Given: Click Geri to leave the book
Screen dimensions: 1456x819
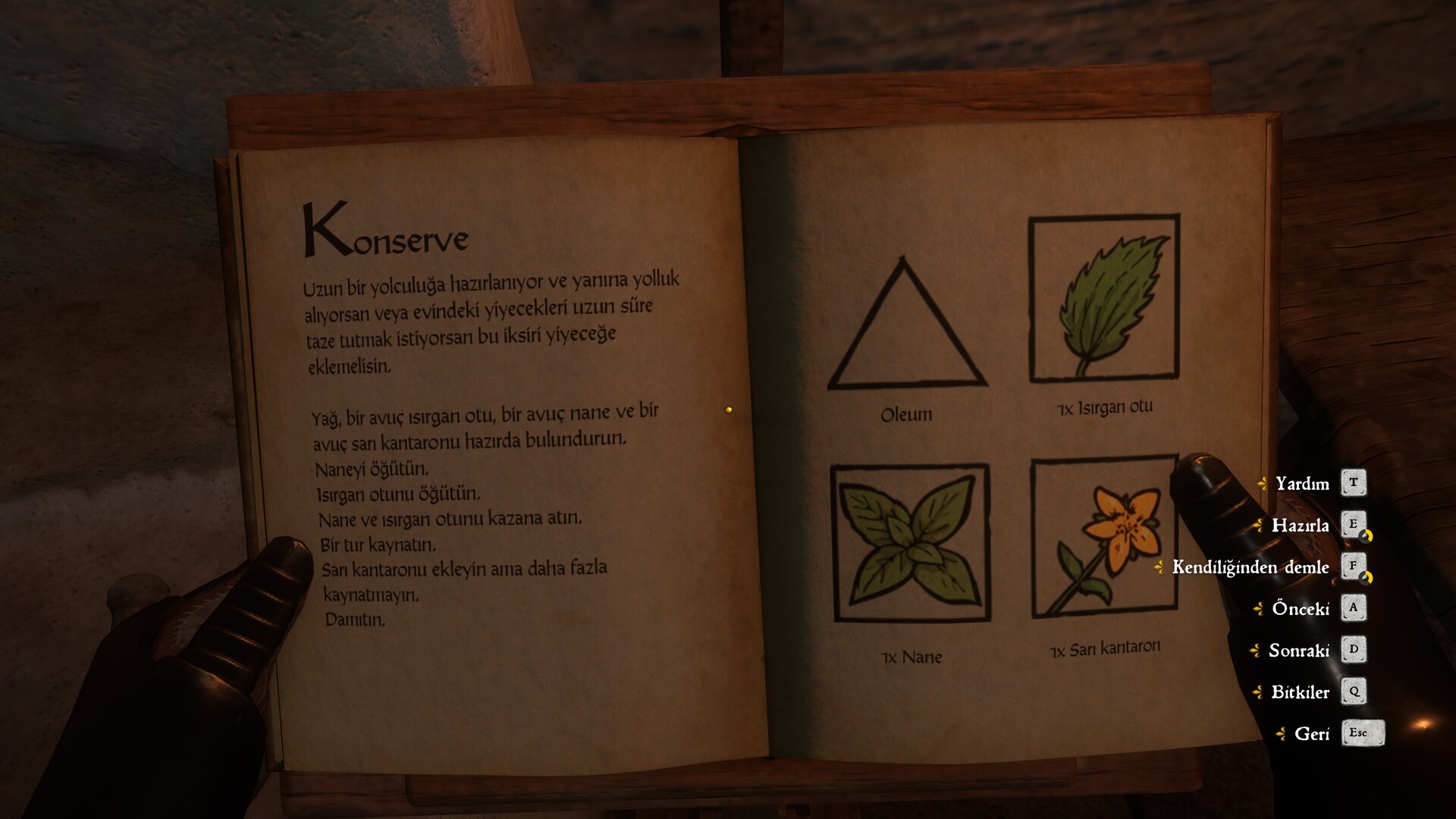Looking at the screenshot, I should (1311, 734).
